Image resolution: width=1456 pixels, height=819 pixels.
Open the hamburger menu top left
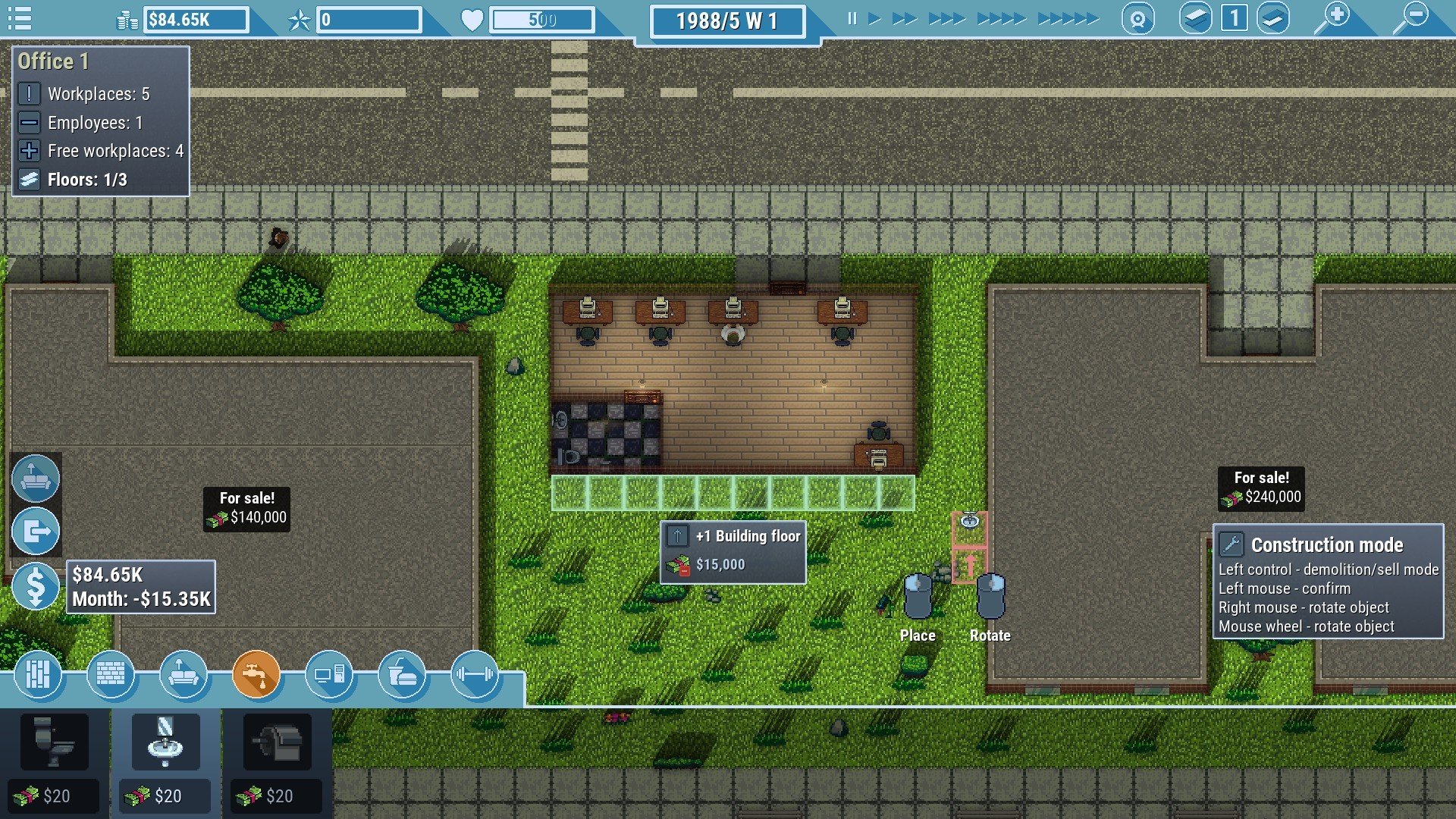pyautogui.click(x=18, y=17)
